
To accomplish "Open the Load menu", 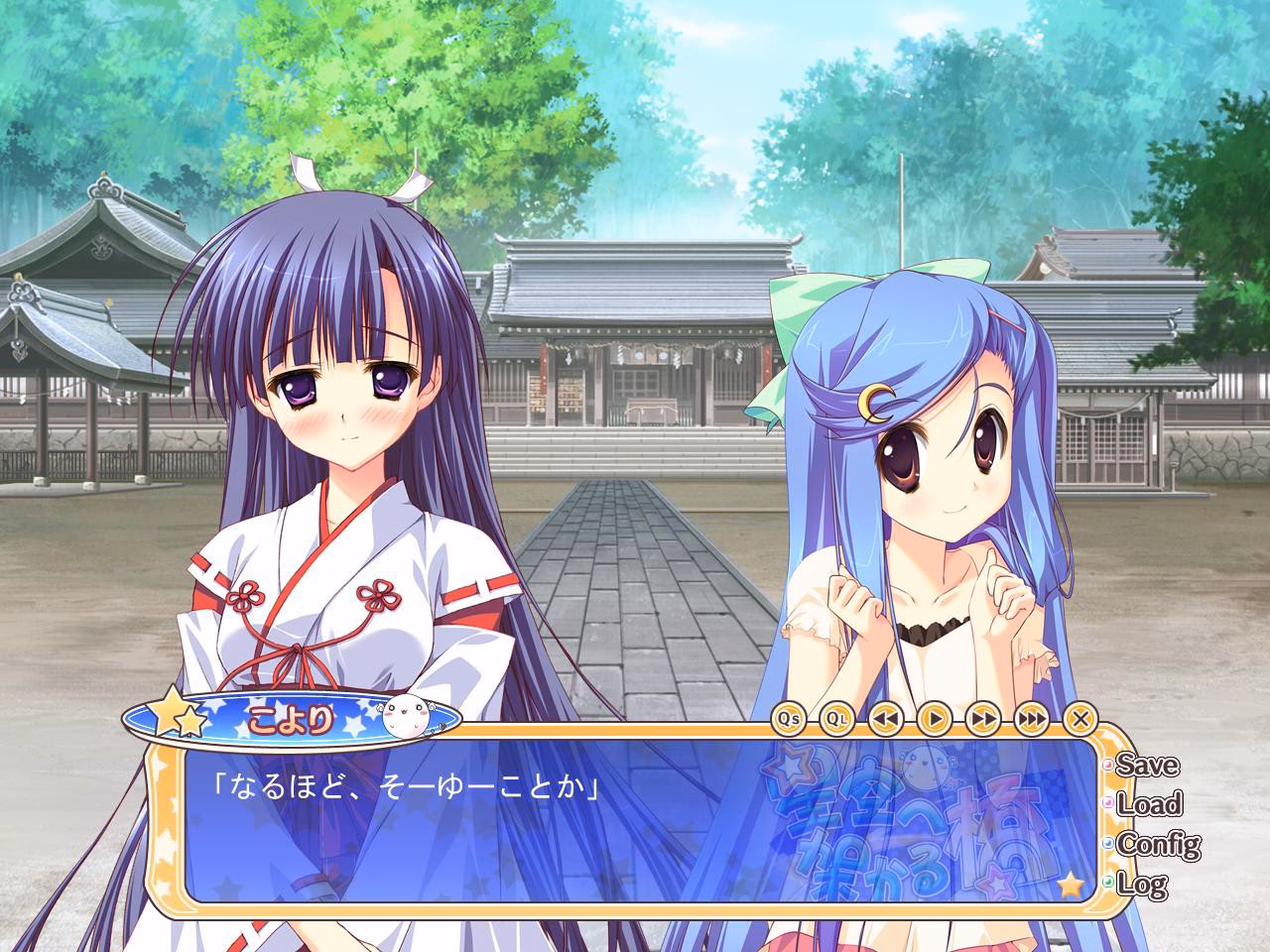I will tap(1149, 802).
